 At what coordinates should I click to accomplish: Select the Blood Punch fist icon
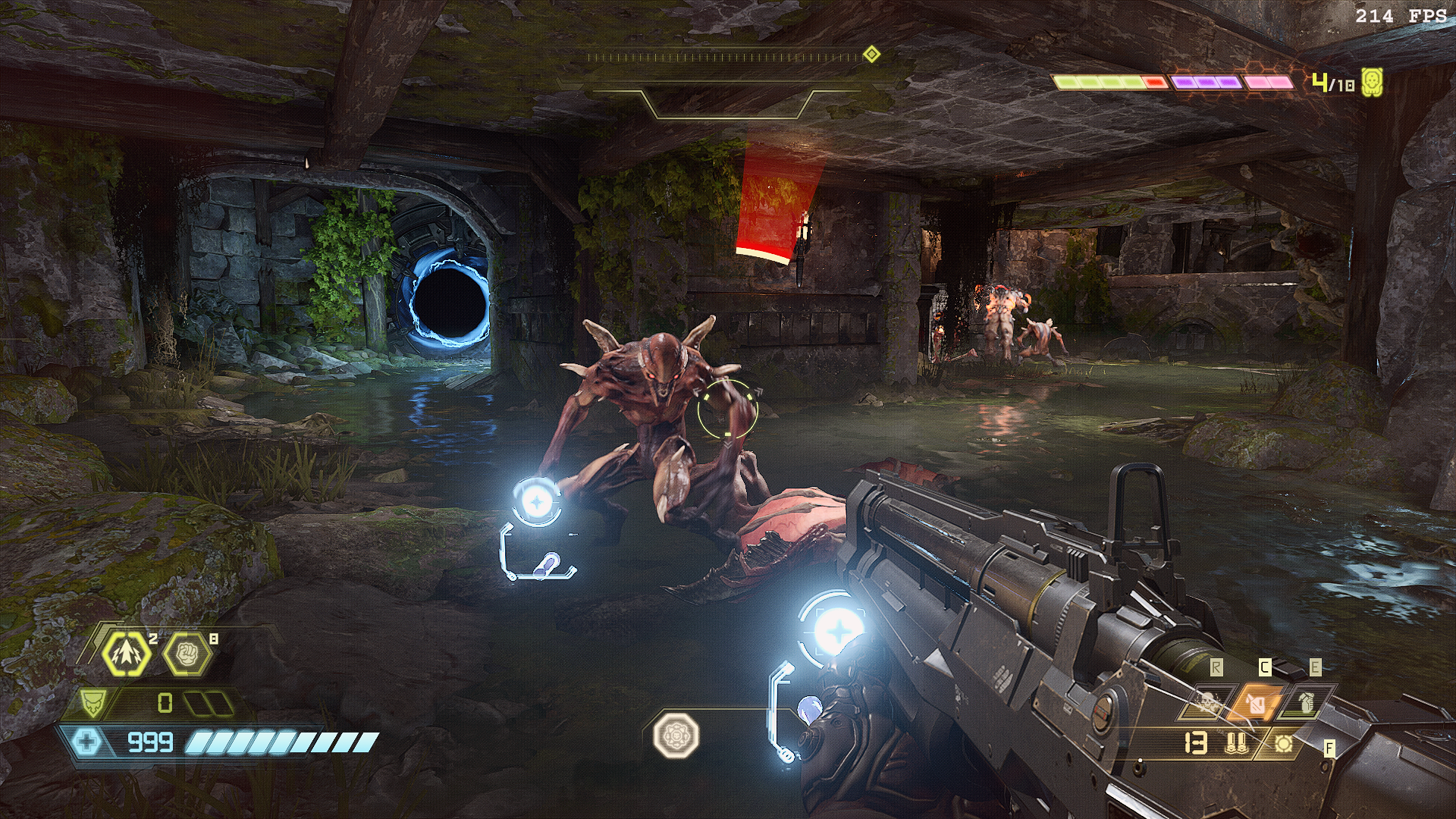tap(187, 653)
